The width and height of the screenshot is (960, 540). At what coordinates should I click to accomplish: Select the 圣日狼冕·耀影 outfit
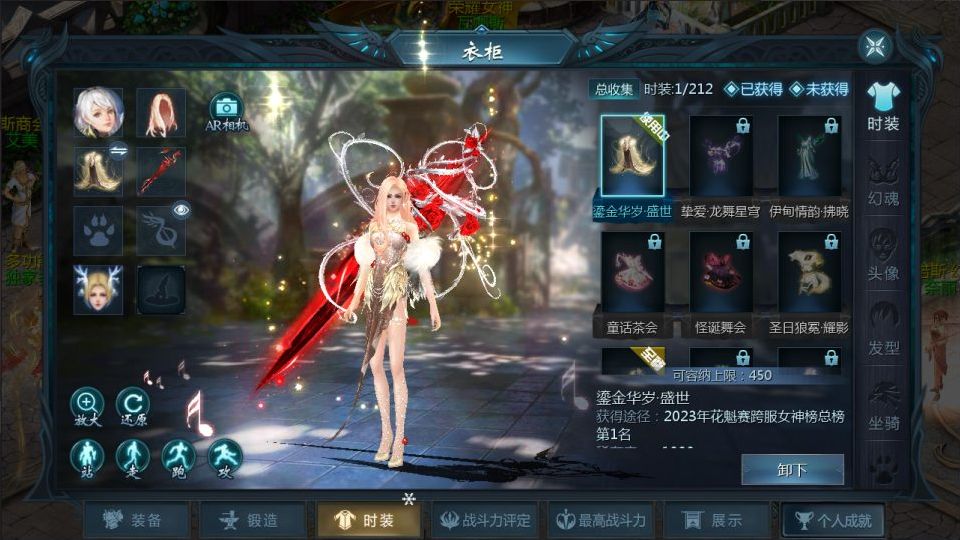(809, 273)
